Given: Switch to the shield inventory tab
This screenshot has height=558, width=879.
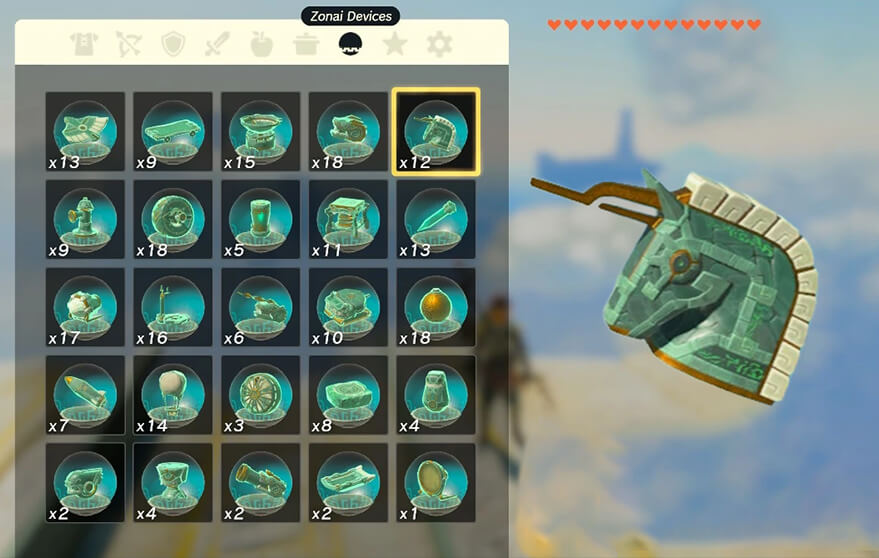Looking at the screenshot, I should [173, 44].
